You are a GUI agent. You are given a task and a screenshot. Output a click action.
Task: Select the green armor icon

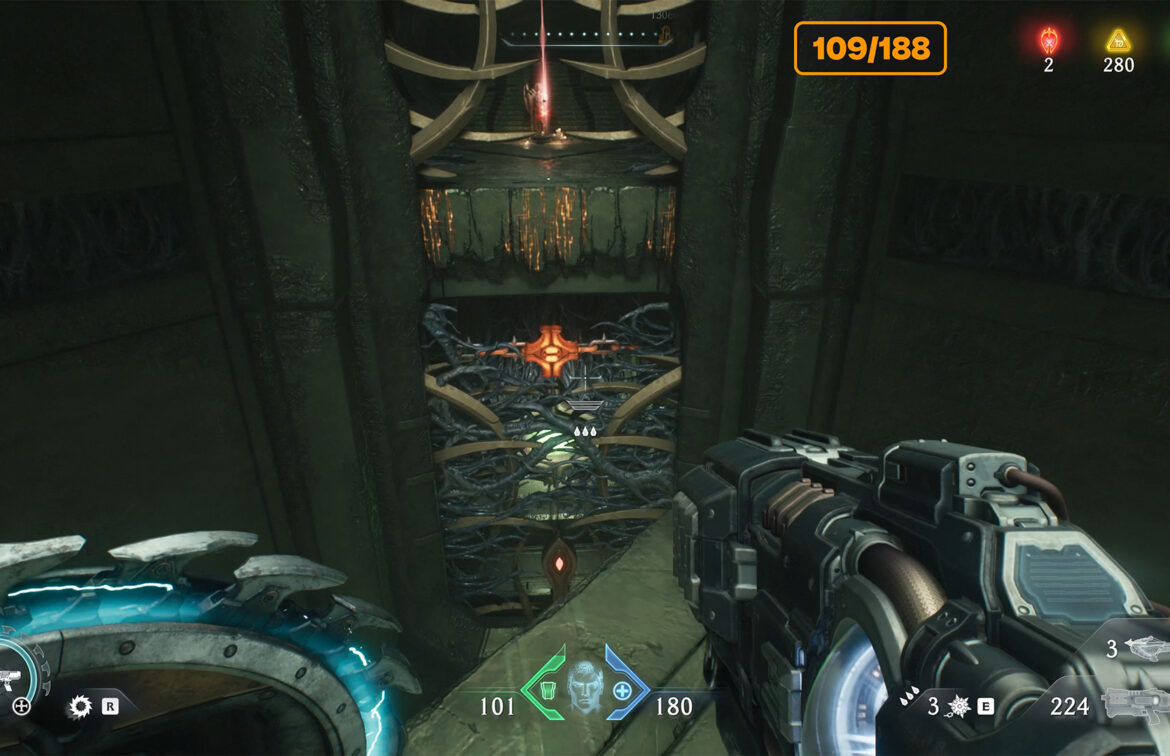pos(546,688)
